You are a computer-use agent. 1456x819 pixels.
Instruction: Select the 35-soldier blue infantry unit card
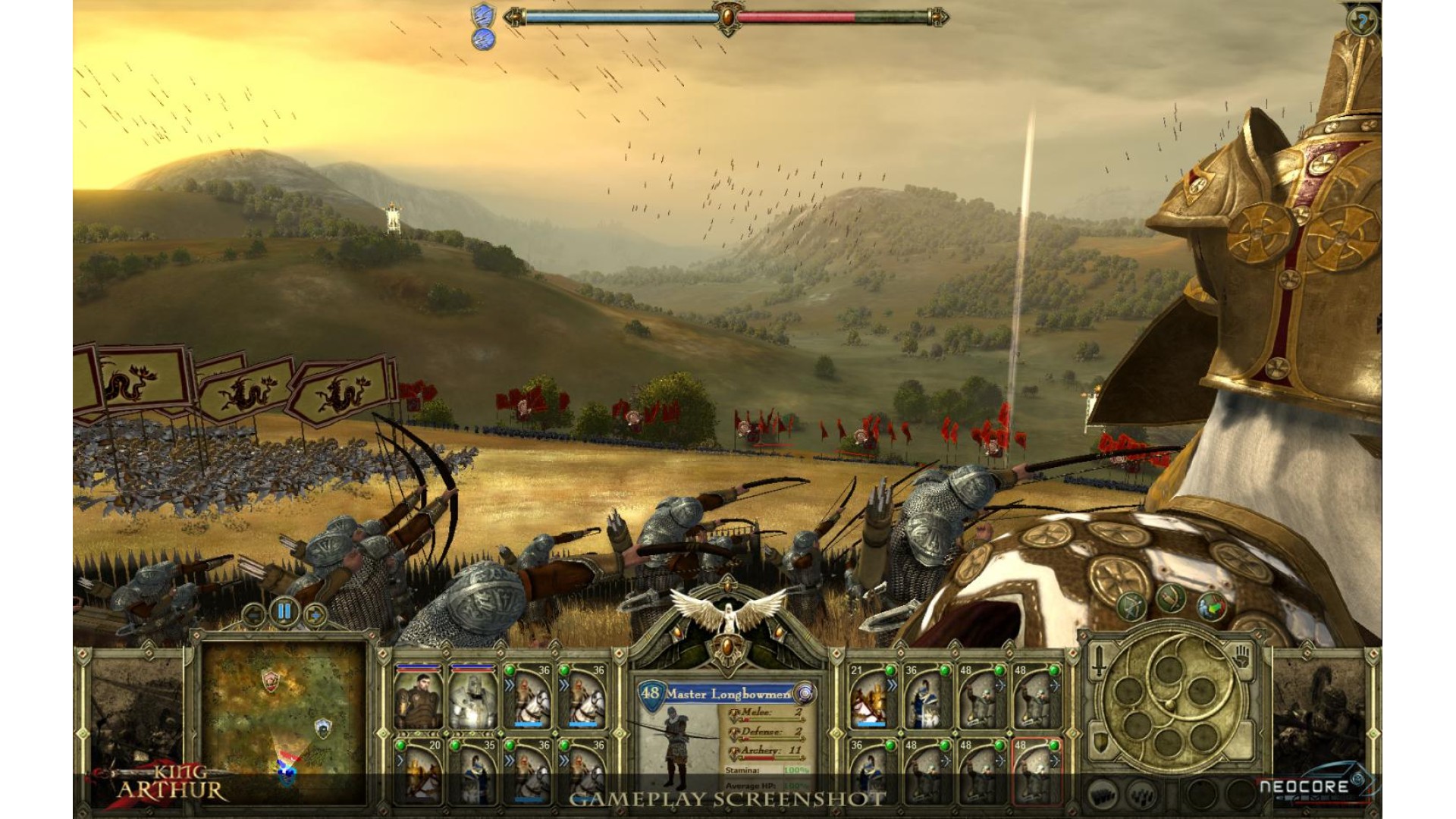[x=473, y=770]
